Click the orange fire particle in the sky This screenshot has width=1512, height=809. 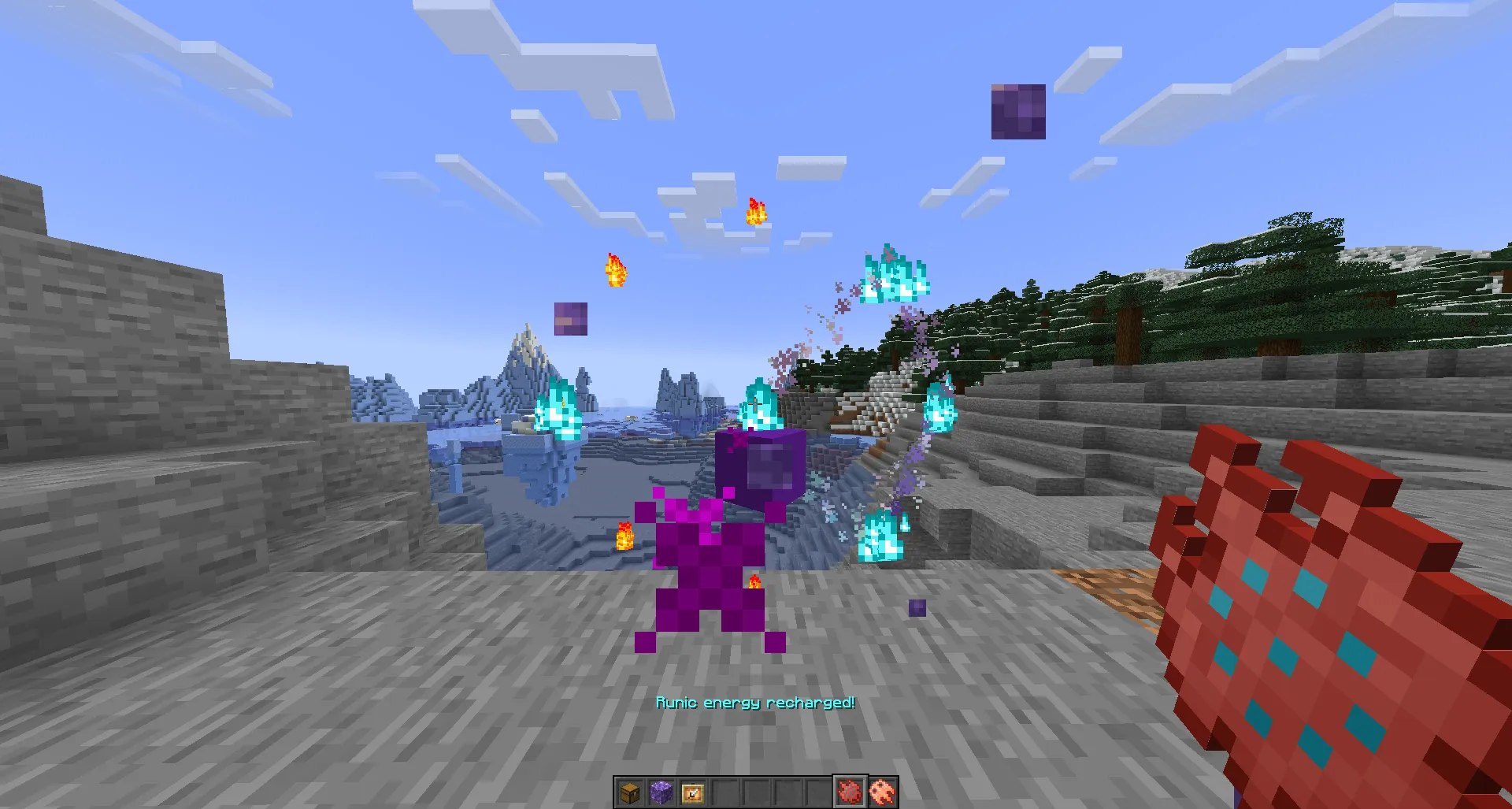click(x=754, y=211)
